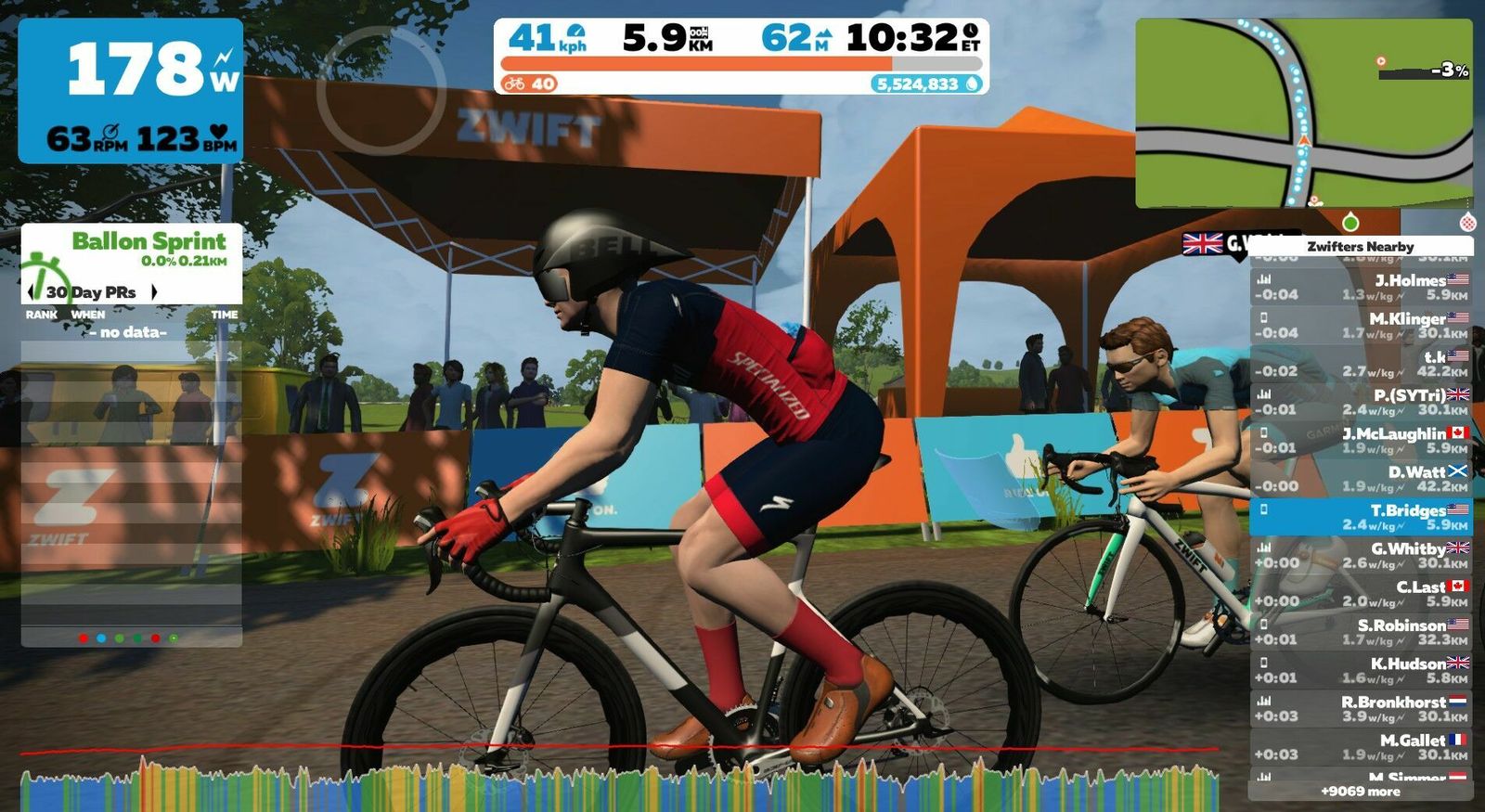Screen dimensions: 1485x812
Task: Choose G.Whitby in the rider list
Action: 1360,555
